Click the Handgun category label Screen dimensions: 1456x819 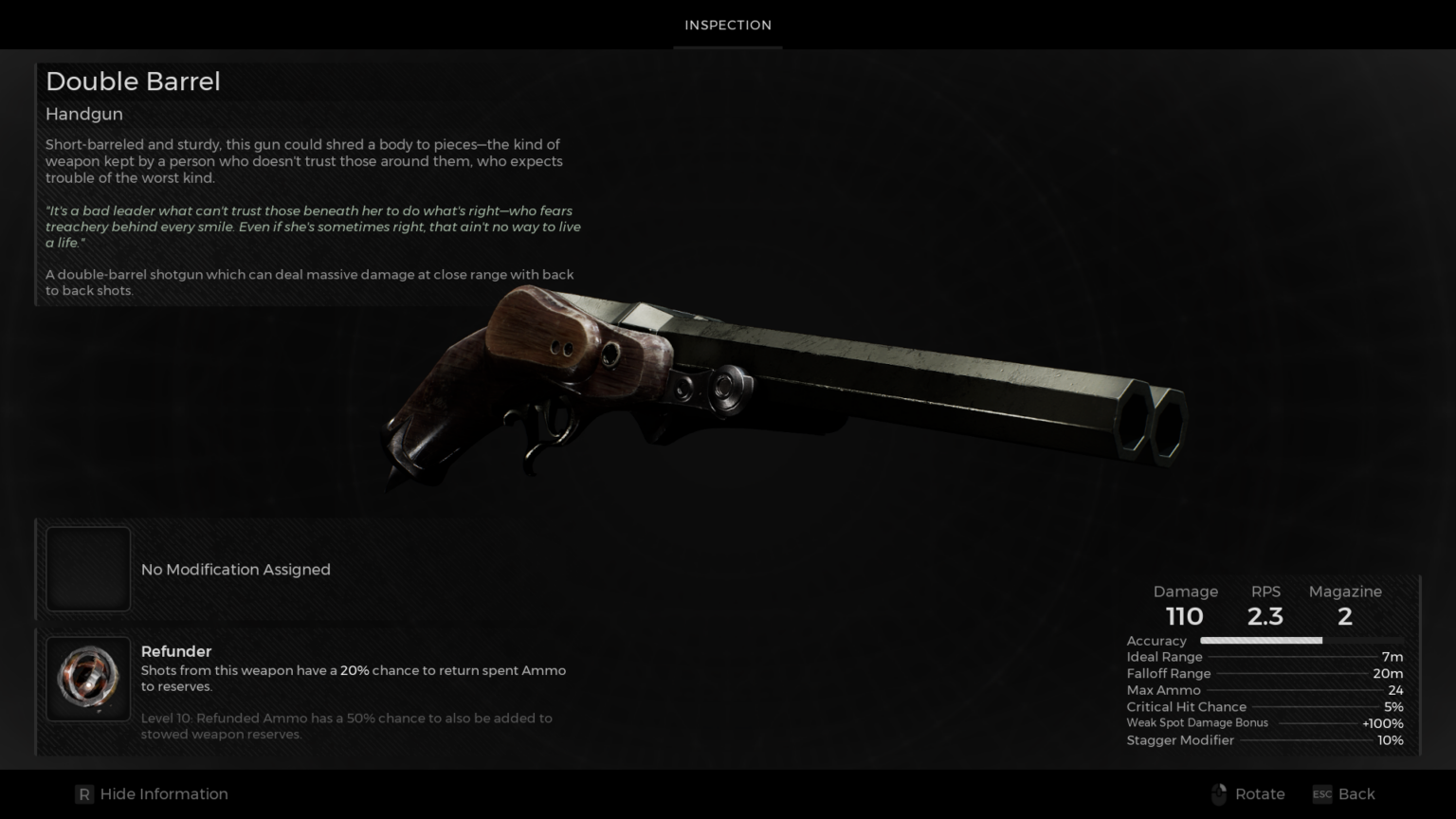coord(83,114)
